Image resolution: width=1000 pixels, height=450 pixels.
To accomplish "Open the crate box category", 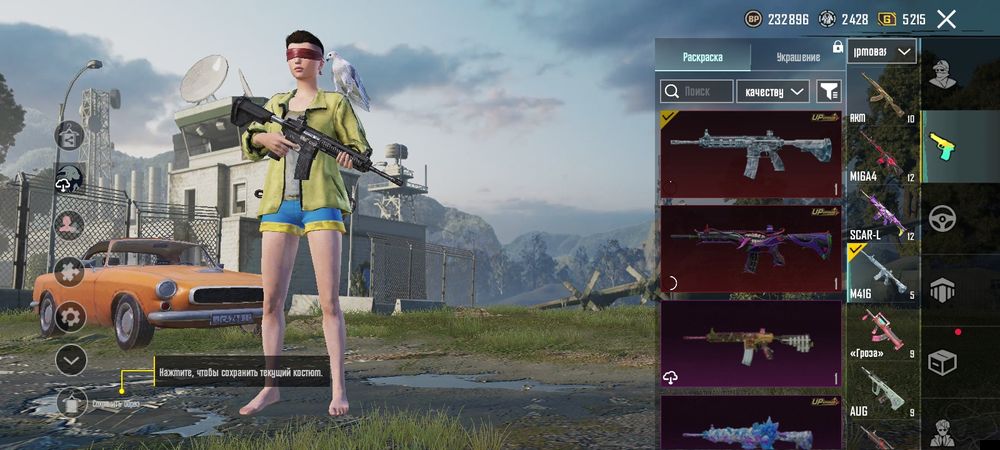I will (941, 361).
